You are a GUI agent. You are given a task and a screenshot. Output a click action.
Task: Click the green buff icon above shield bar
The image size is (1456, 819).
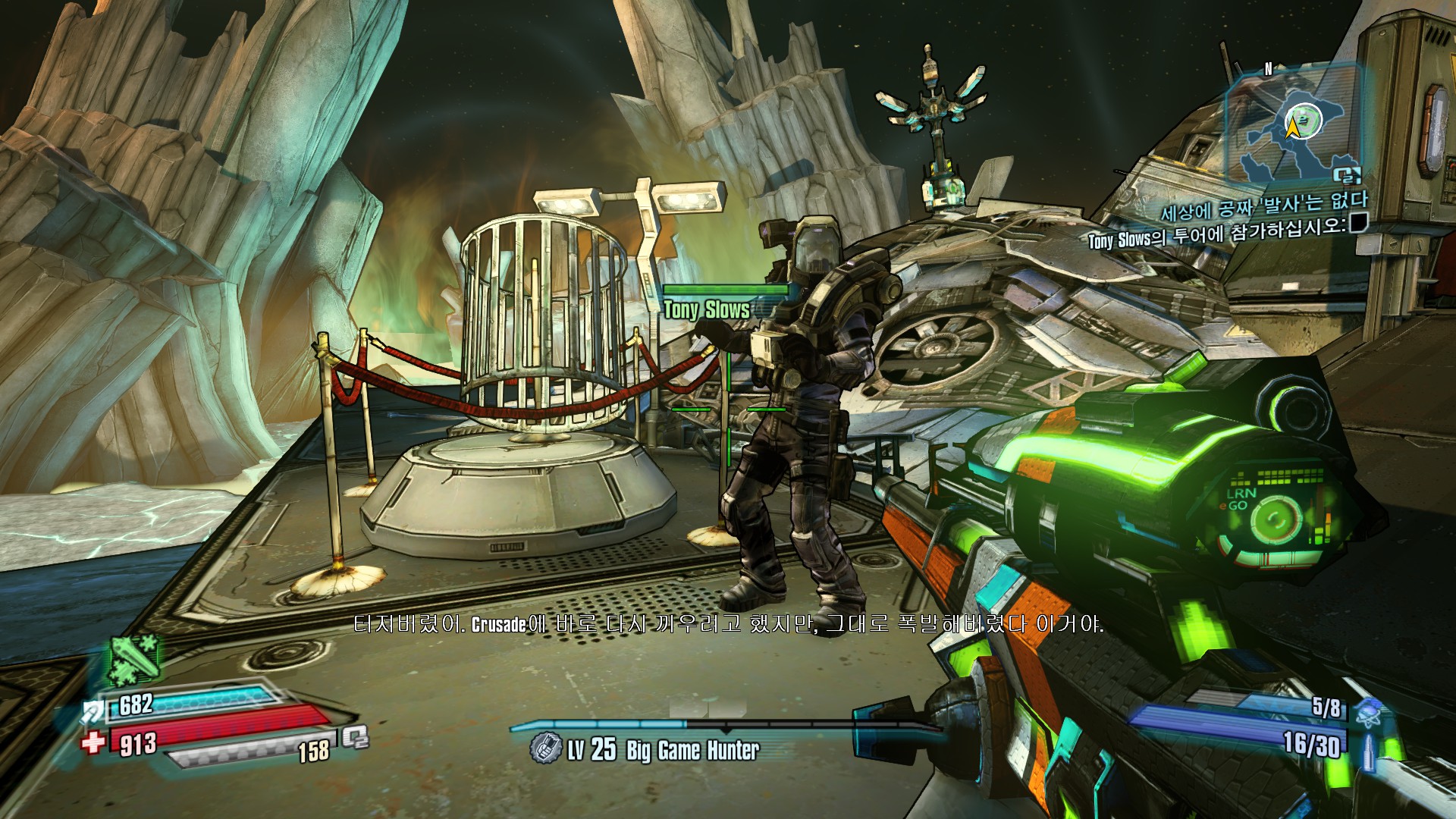pos(134,658)
